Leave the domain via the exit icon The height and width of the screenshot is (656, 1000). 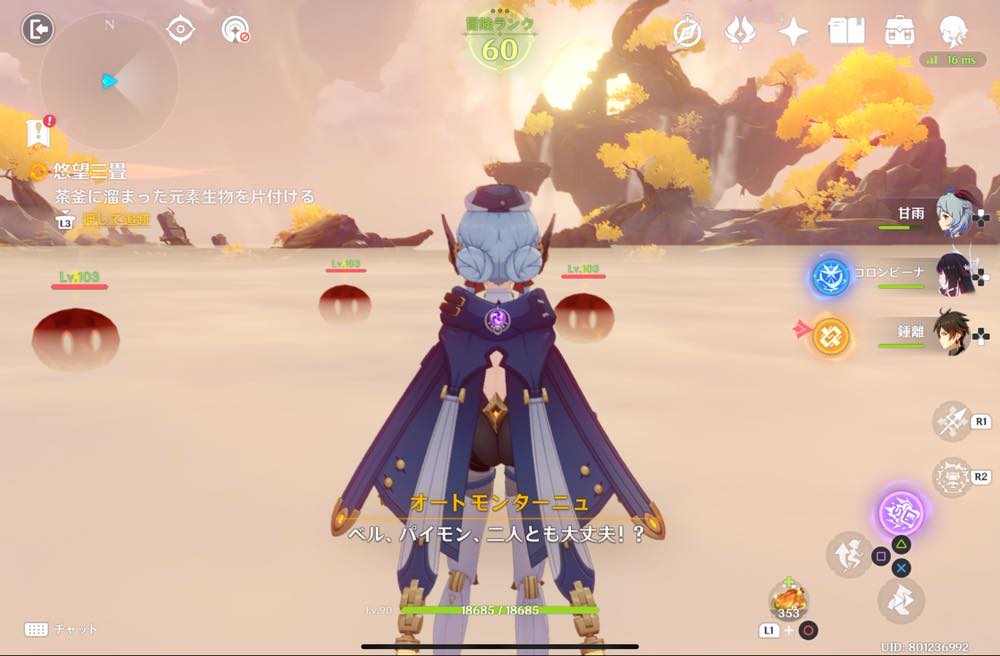pyautogui.click(x=36, y=30)
